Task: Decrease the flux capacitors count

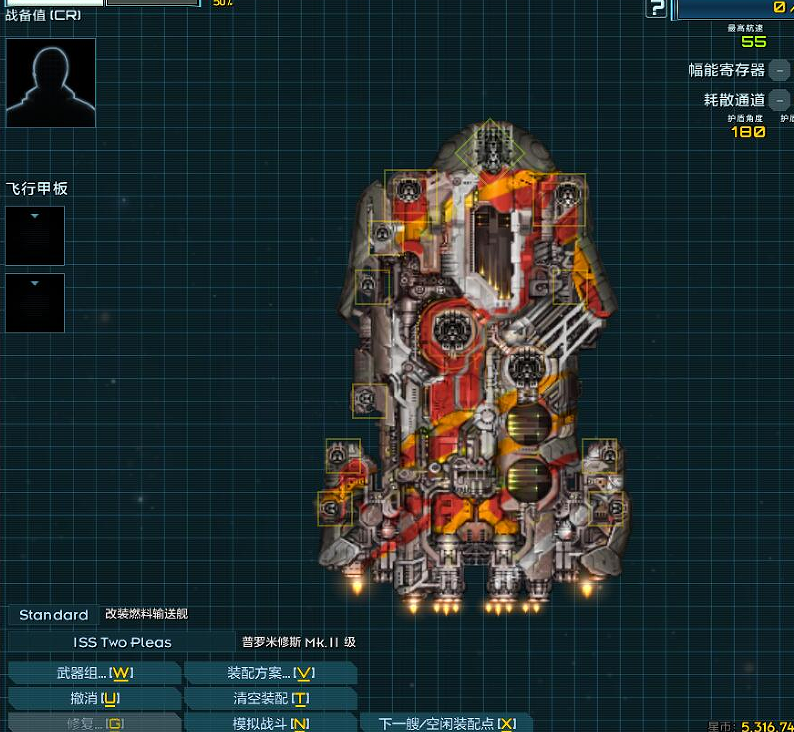Action: [780, 70]
